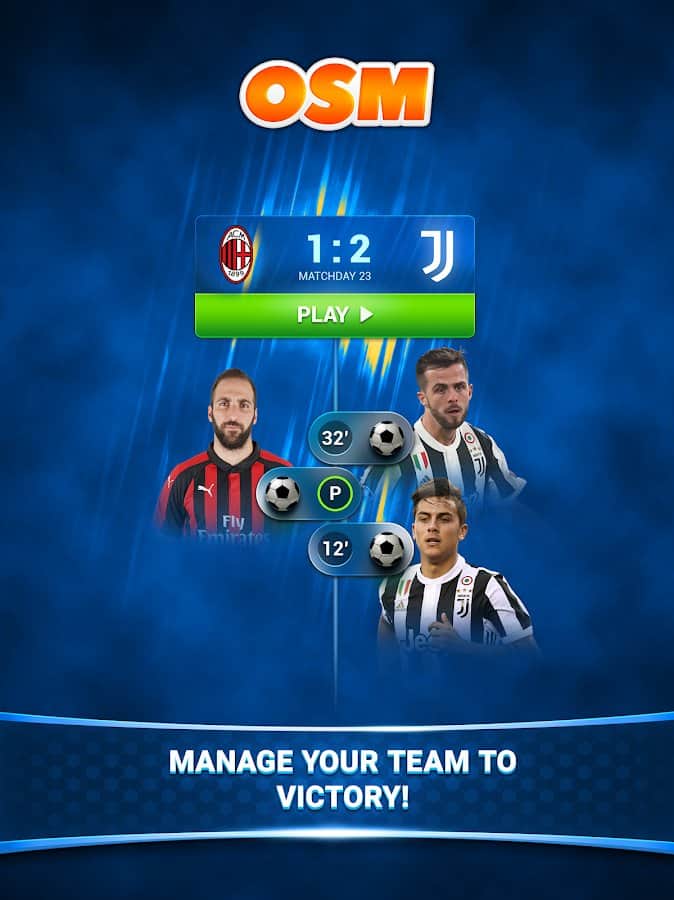
Task: Open the 1:2 Matchday 23 score panel
Action: [334, 254]
